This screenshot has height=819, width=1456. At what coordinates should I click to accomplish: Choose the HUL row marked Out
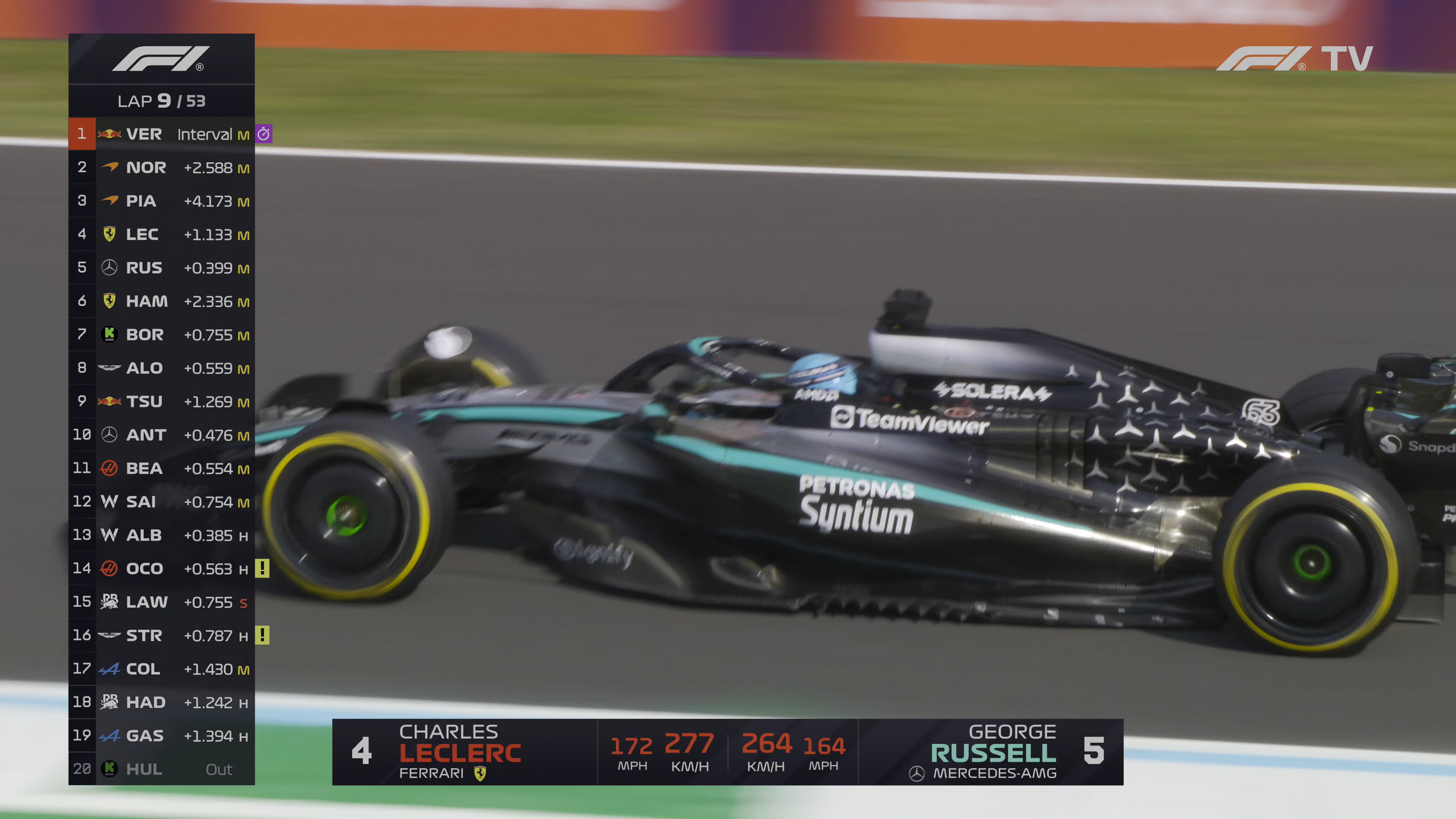pos(161,769)
